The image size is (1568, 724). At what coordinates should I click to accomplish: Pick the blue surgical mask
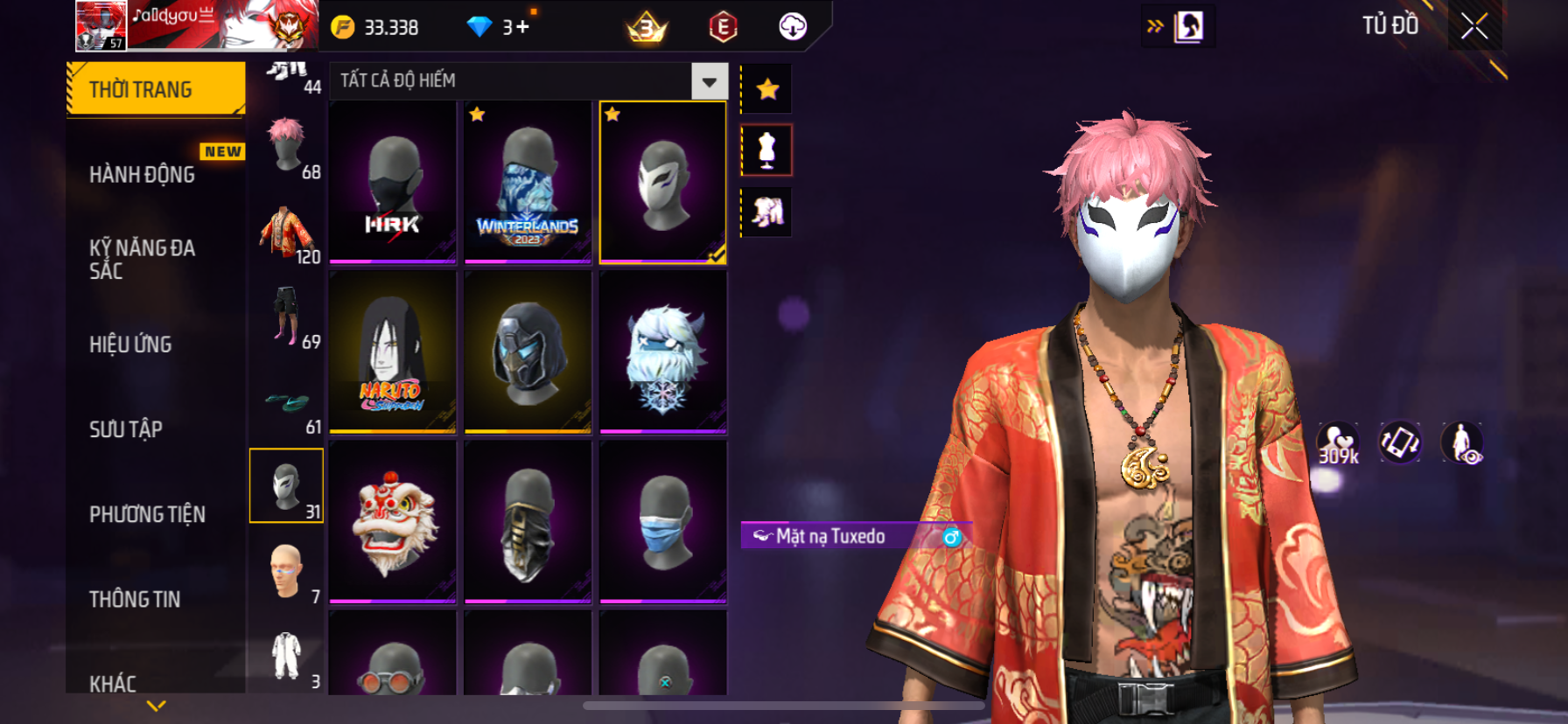(x=662, y=521)
